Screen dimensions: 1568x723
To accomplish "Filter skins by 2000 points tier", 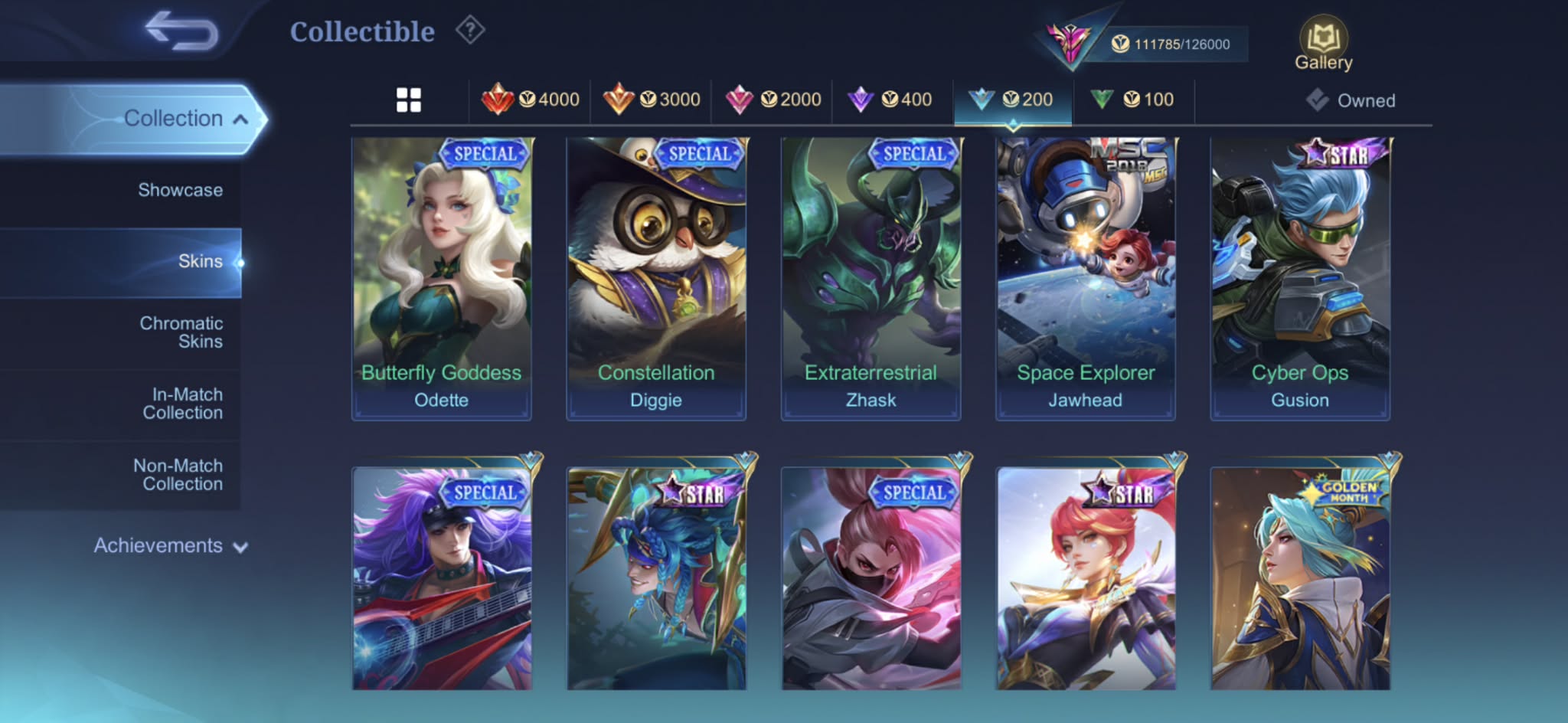I will [773, 100].
